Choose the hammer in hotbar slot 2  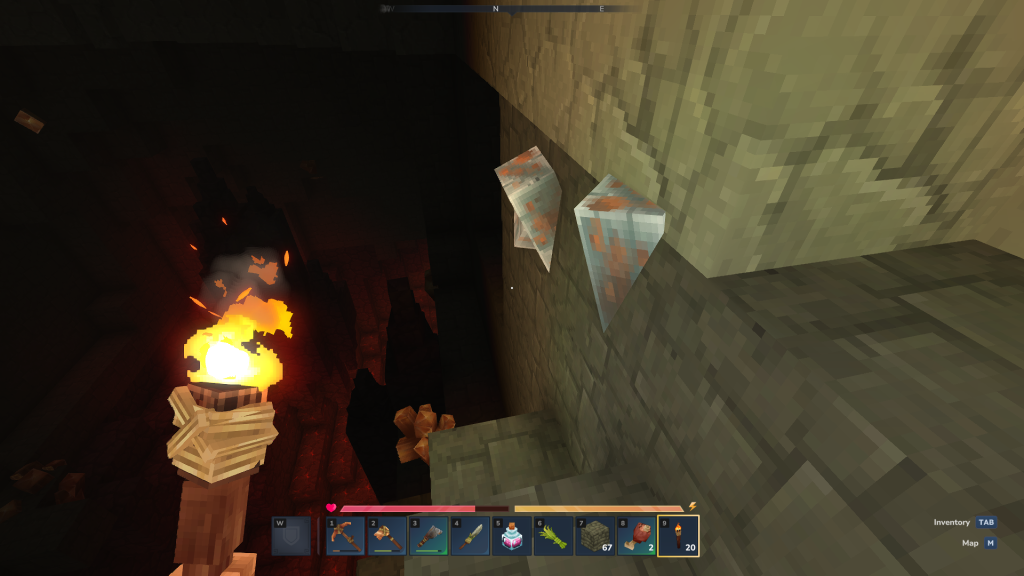387,535
